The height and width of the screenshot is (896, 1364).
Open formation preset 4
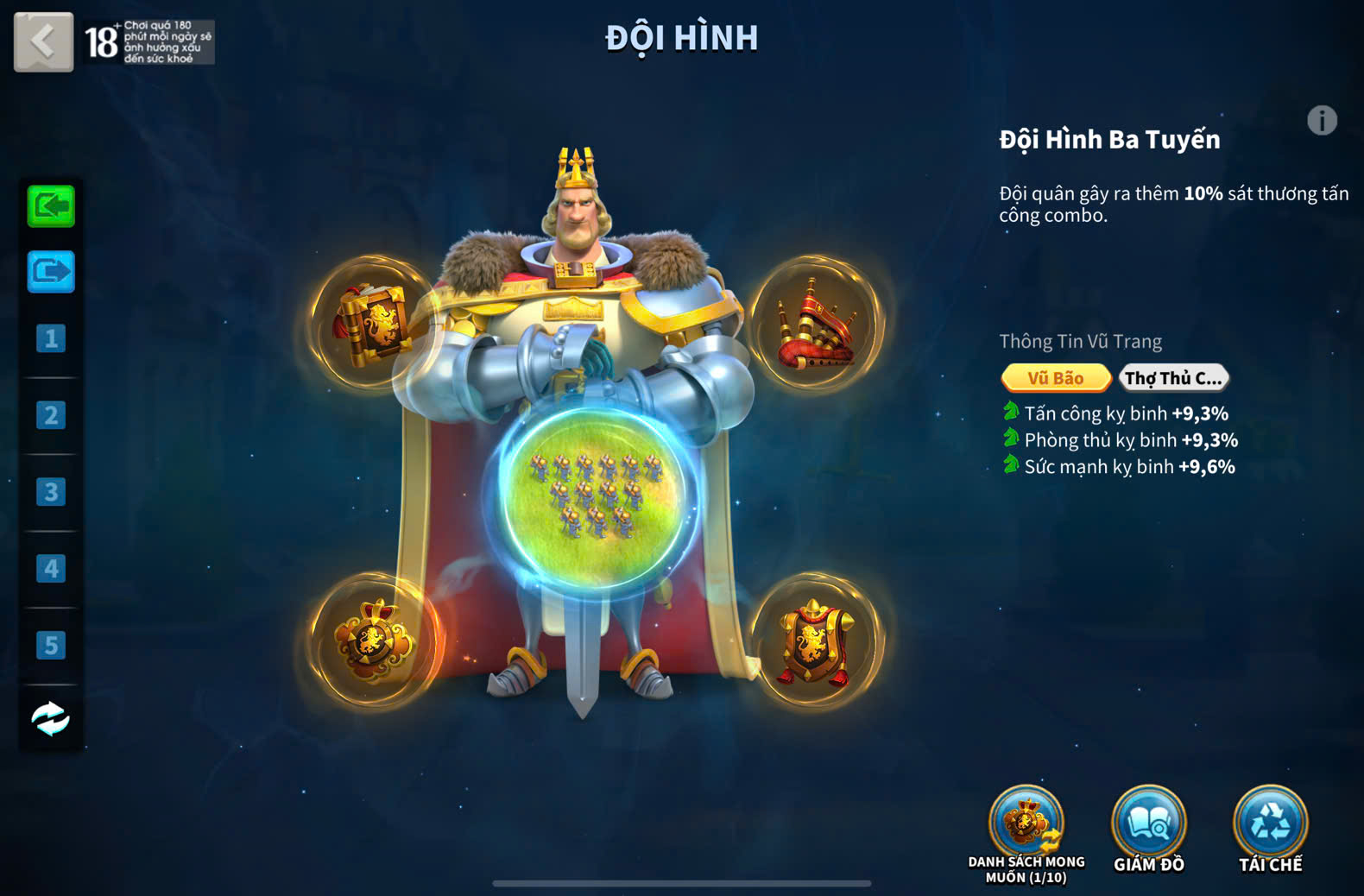pos(51,569)
